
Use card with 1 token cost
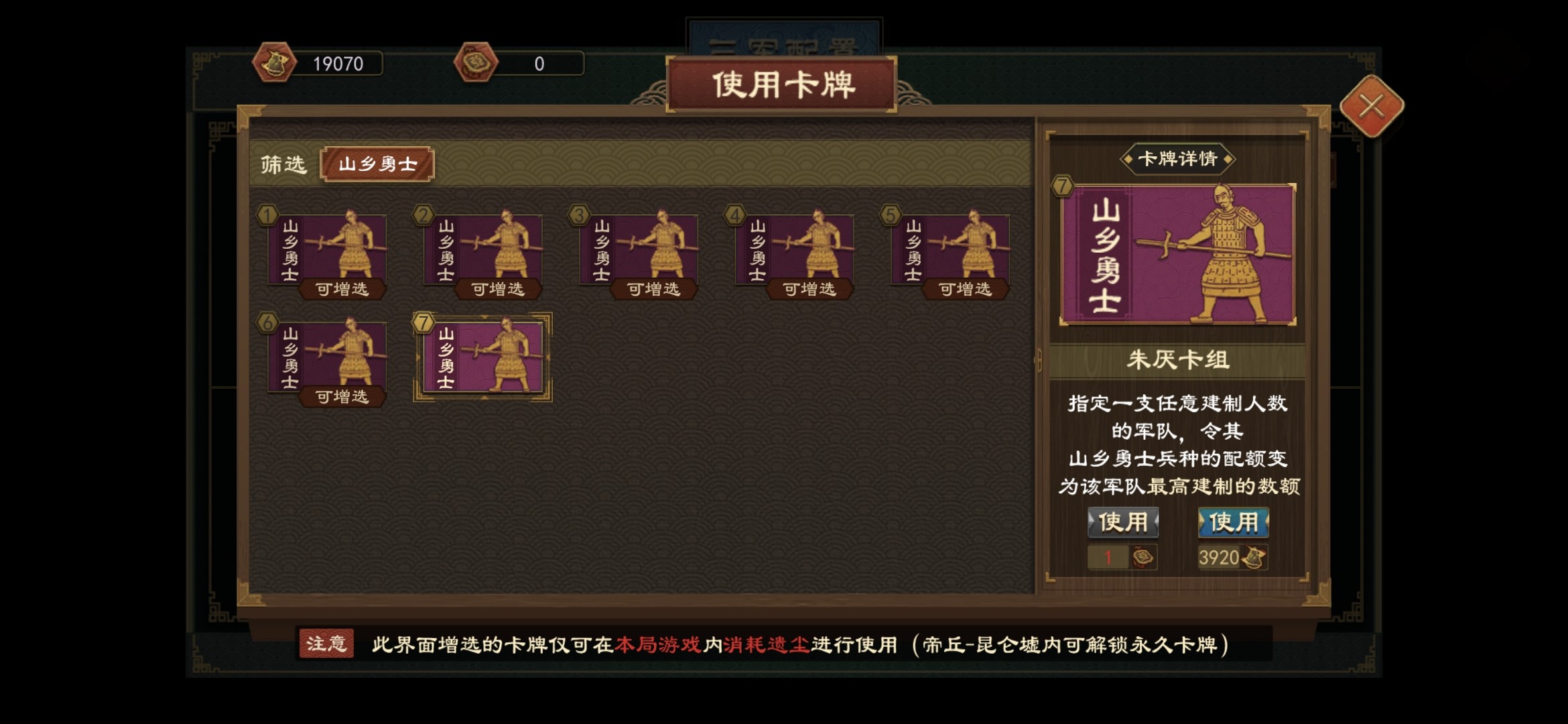1122,522
